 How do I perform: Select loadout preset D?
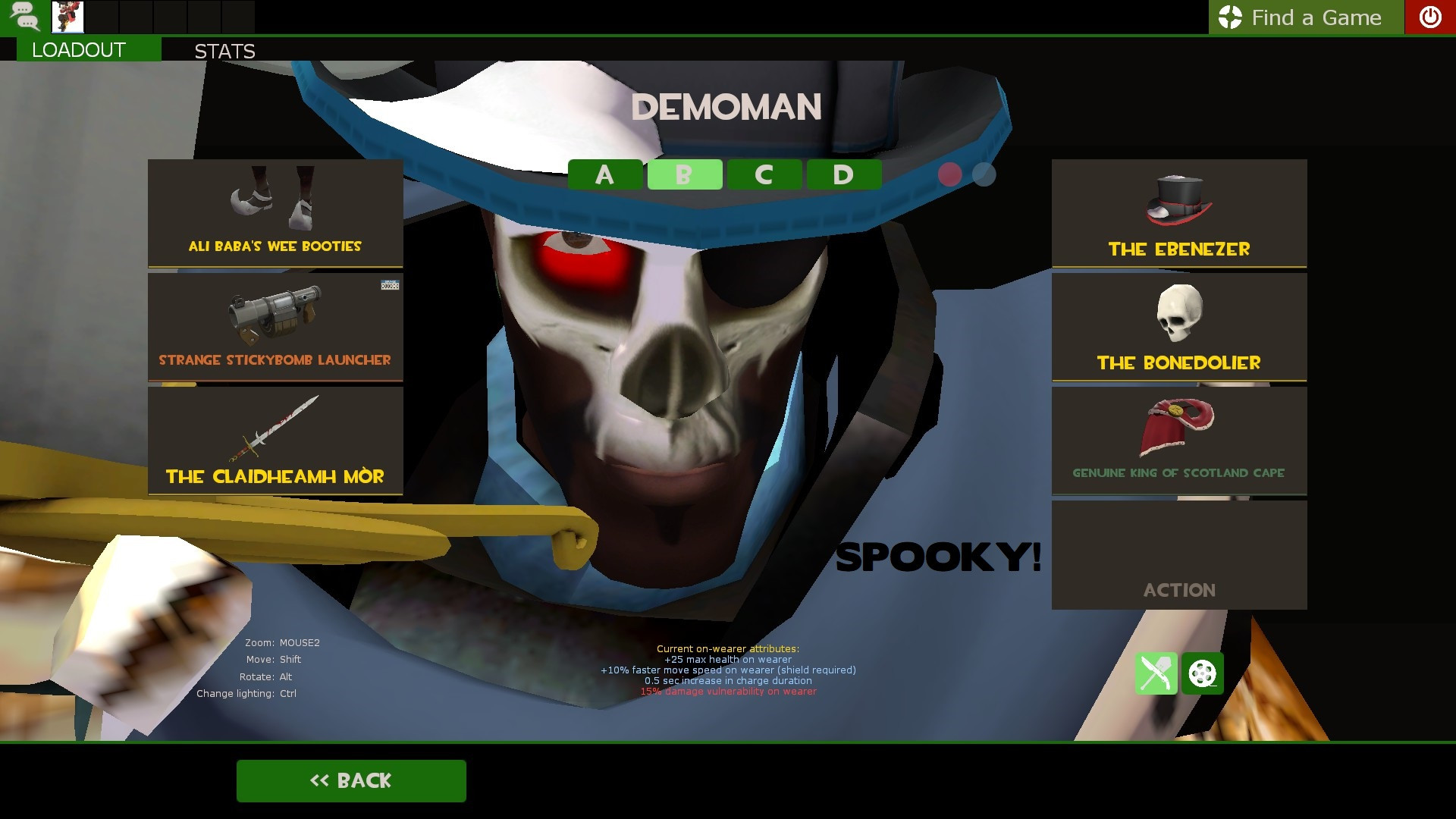pos(843,174)
